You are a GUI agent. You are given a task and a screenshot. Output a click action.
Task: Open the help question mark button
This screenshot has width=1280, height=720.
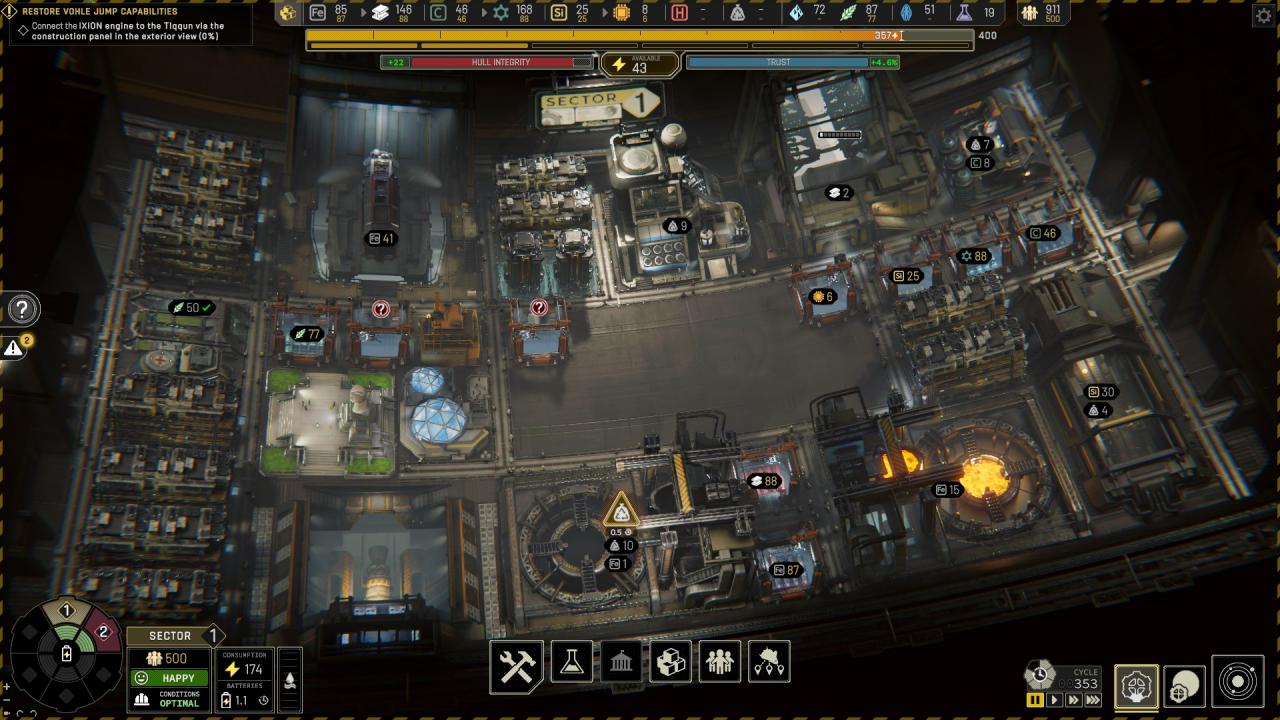(x=22, y=308)
